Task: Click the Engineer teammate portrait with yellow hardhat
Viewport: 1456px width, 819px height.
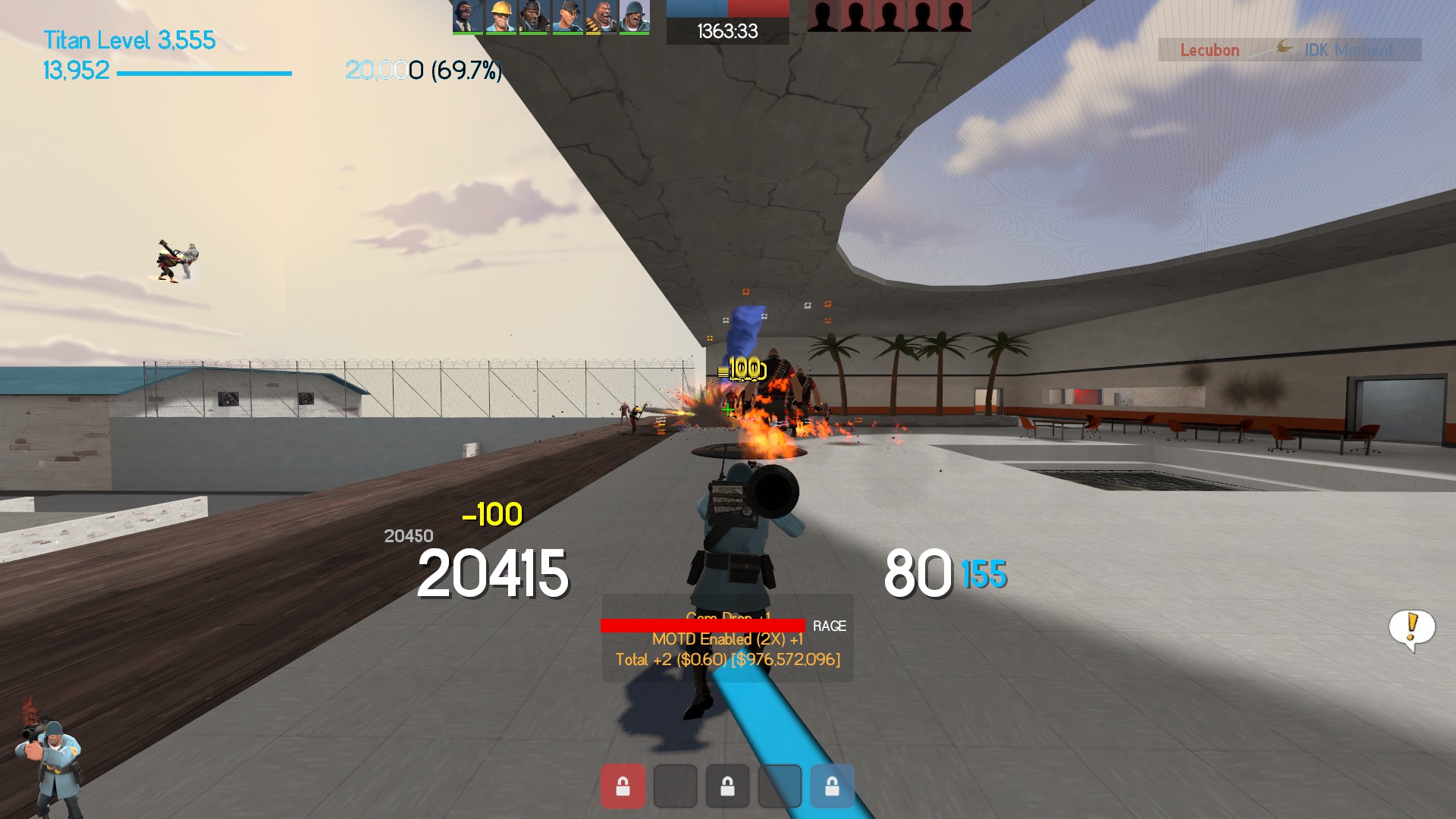Action: 501,17
